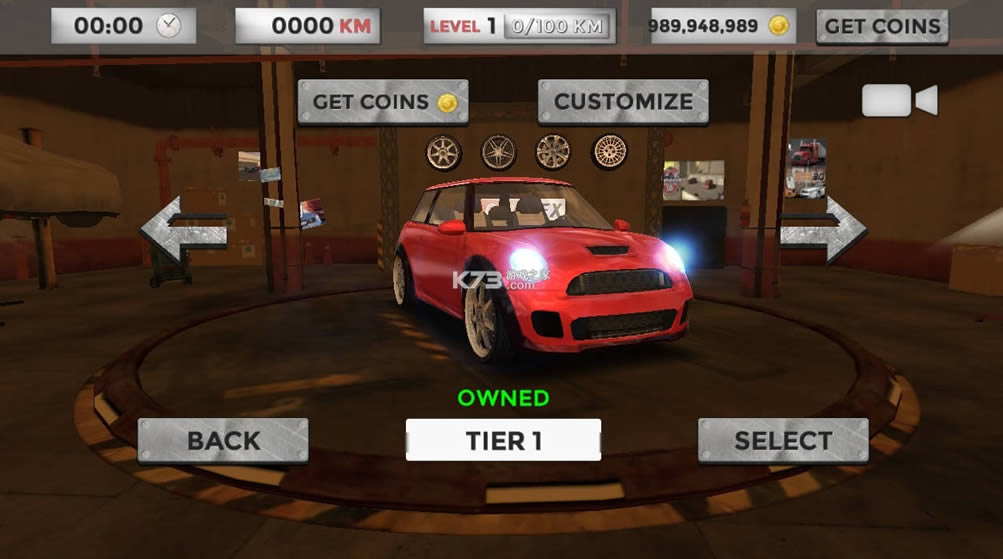Choose the thin seven-spoke wheel
Image resolution: width=1003 pixels, height=559 pixels.
click(x=443, y=152)
